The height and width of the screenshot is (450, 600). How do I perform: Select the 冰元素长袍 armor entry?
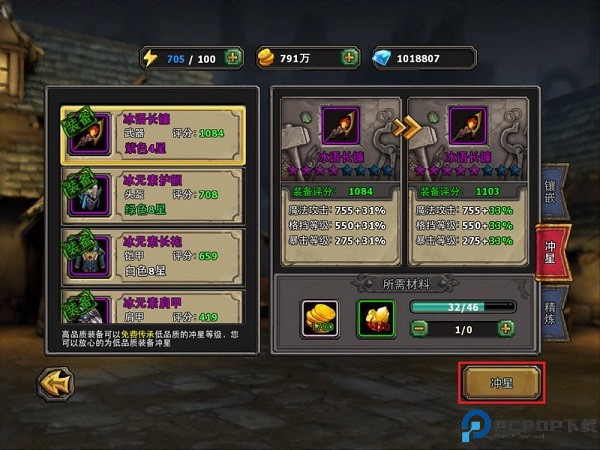click(150, 256)
